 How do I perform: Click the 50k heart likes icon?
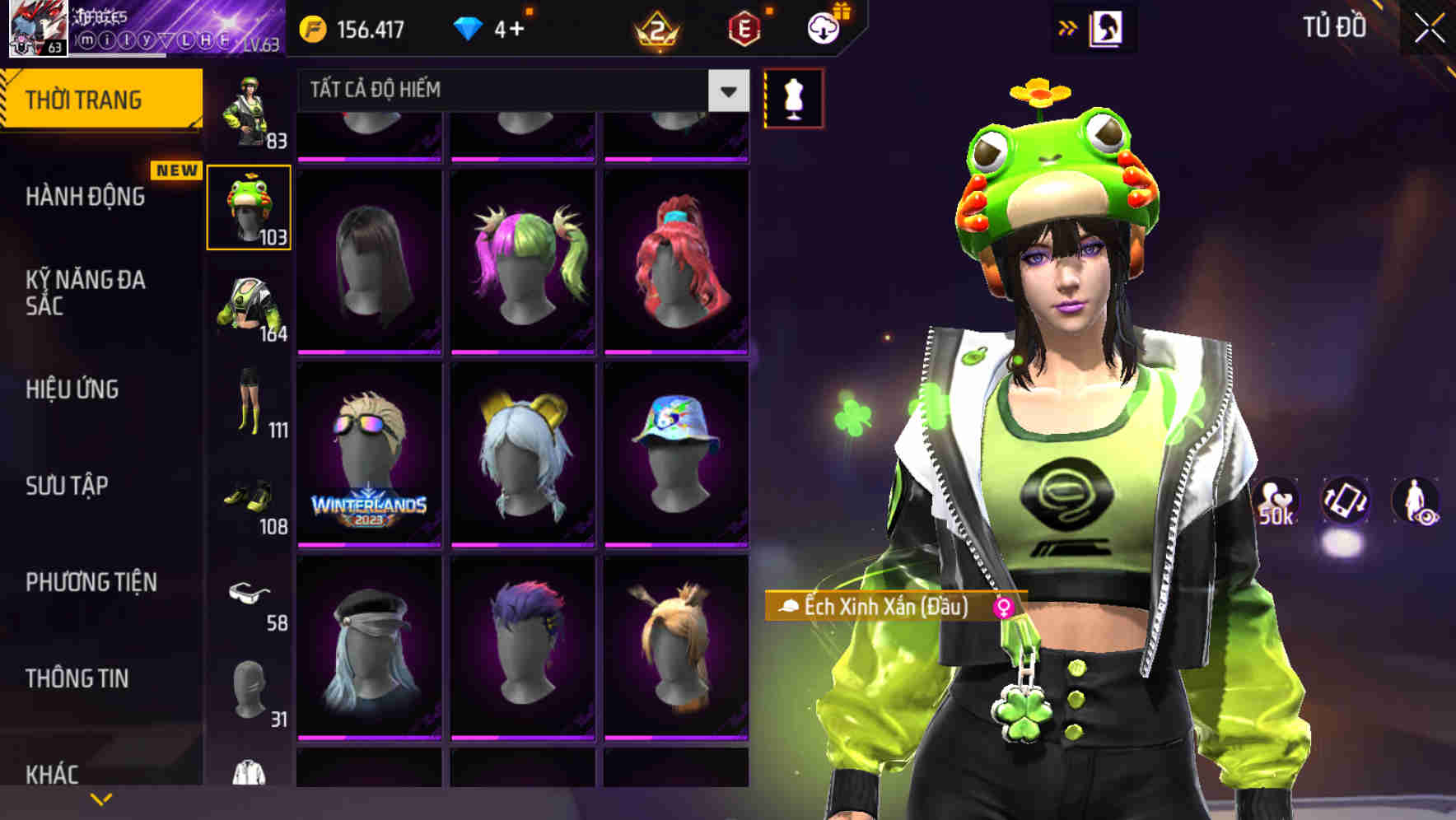1275,501
